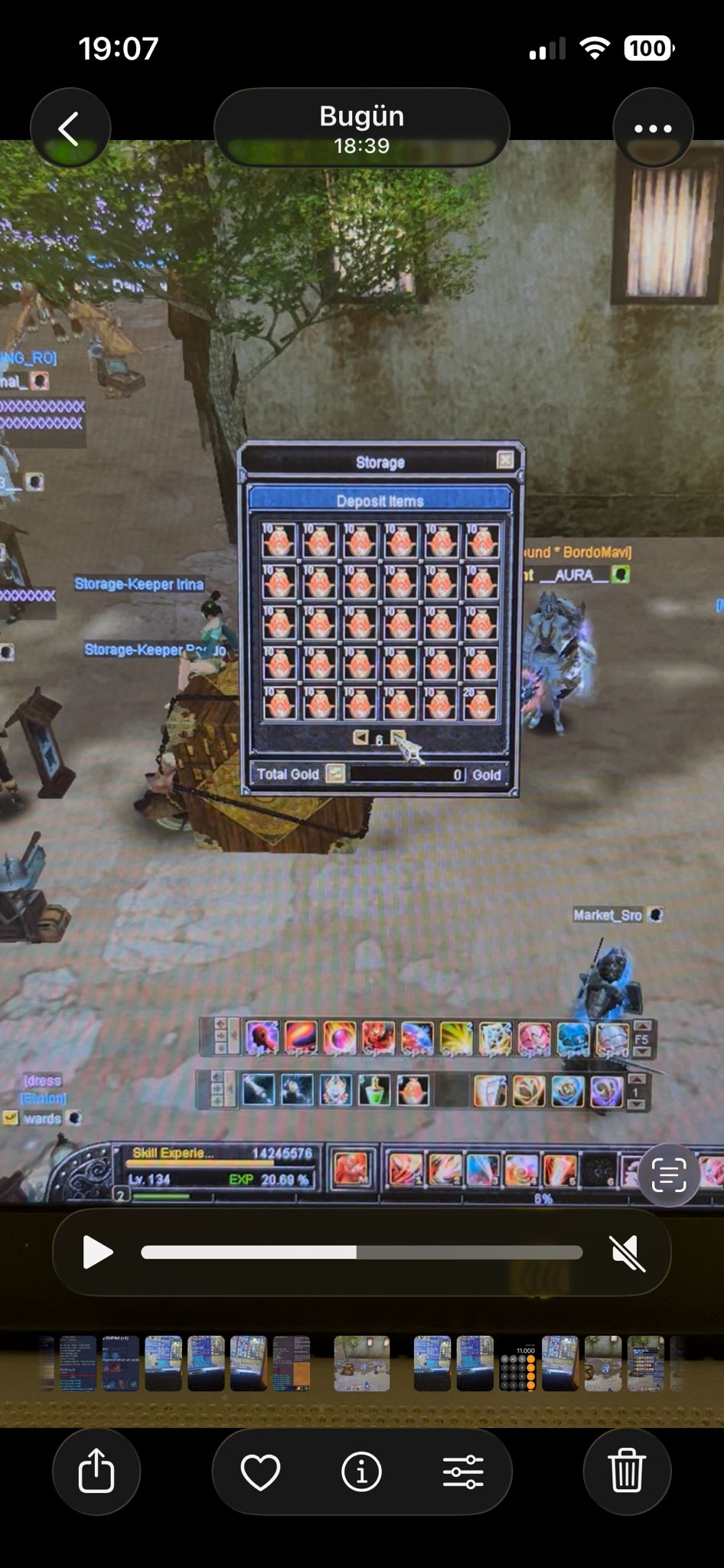Click the lower hotbar page down arrow
The height and width of the screenshot is (1568, 724).
(637, 1105)
